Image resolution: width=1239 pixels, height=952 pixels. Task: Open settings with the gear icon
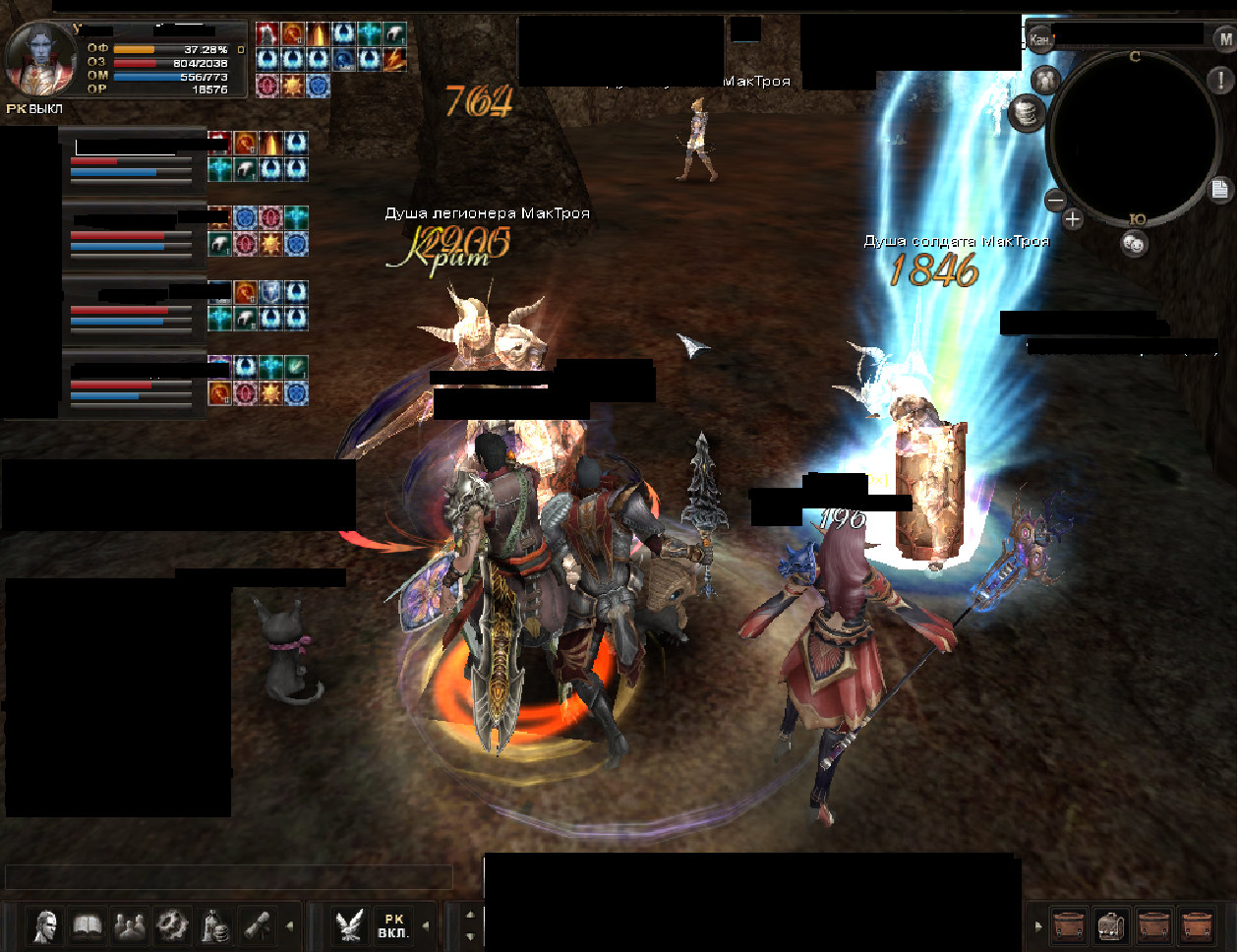[x=172, y=925]
